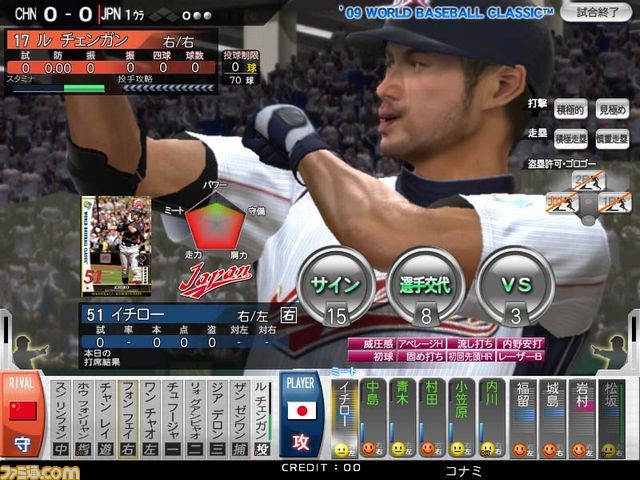Viewport: 640px width, 480px height.
Task: Pick 松坂 from the lineup
Action: point(610,418)
